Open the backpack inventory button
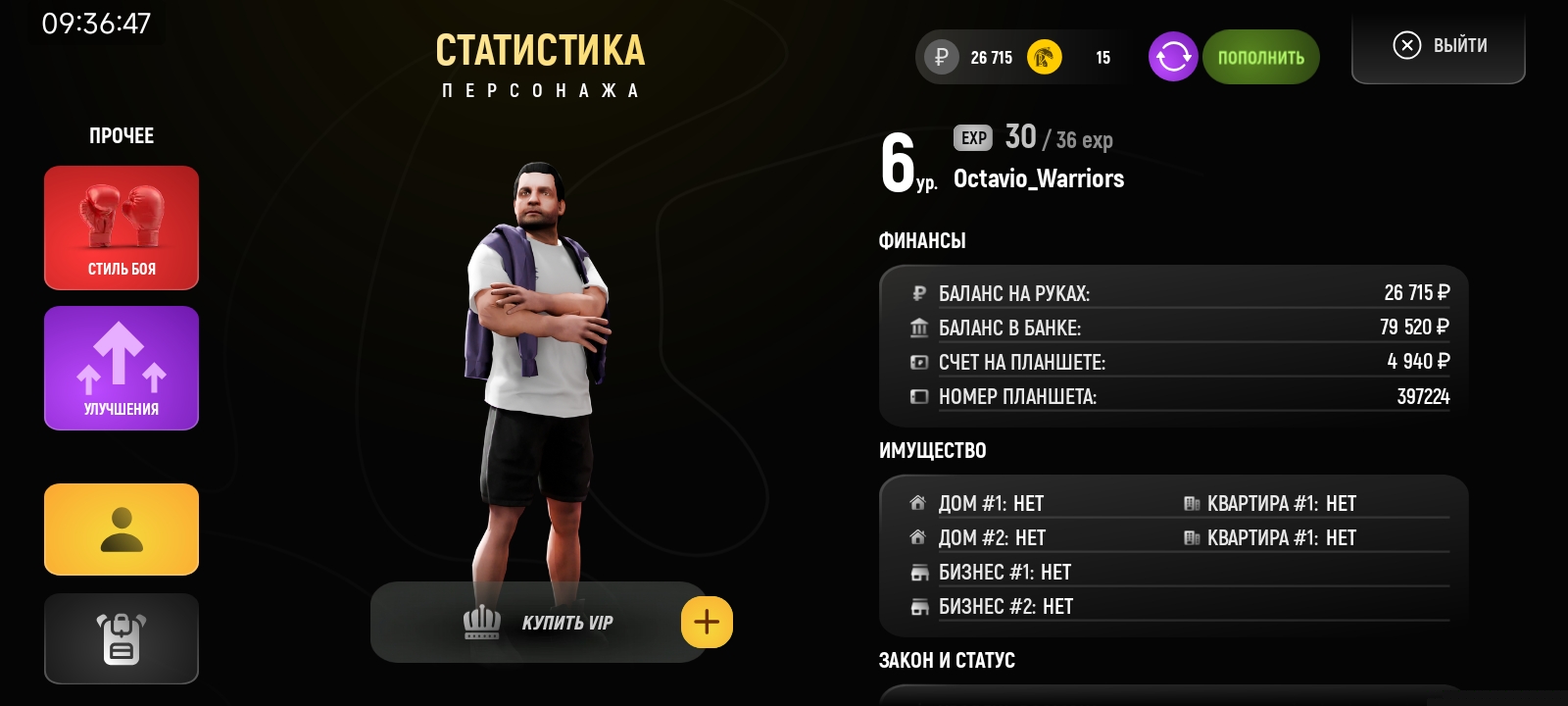 click(122, 638)
